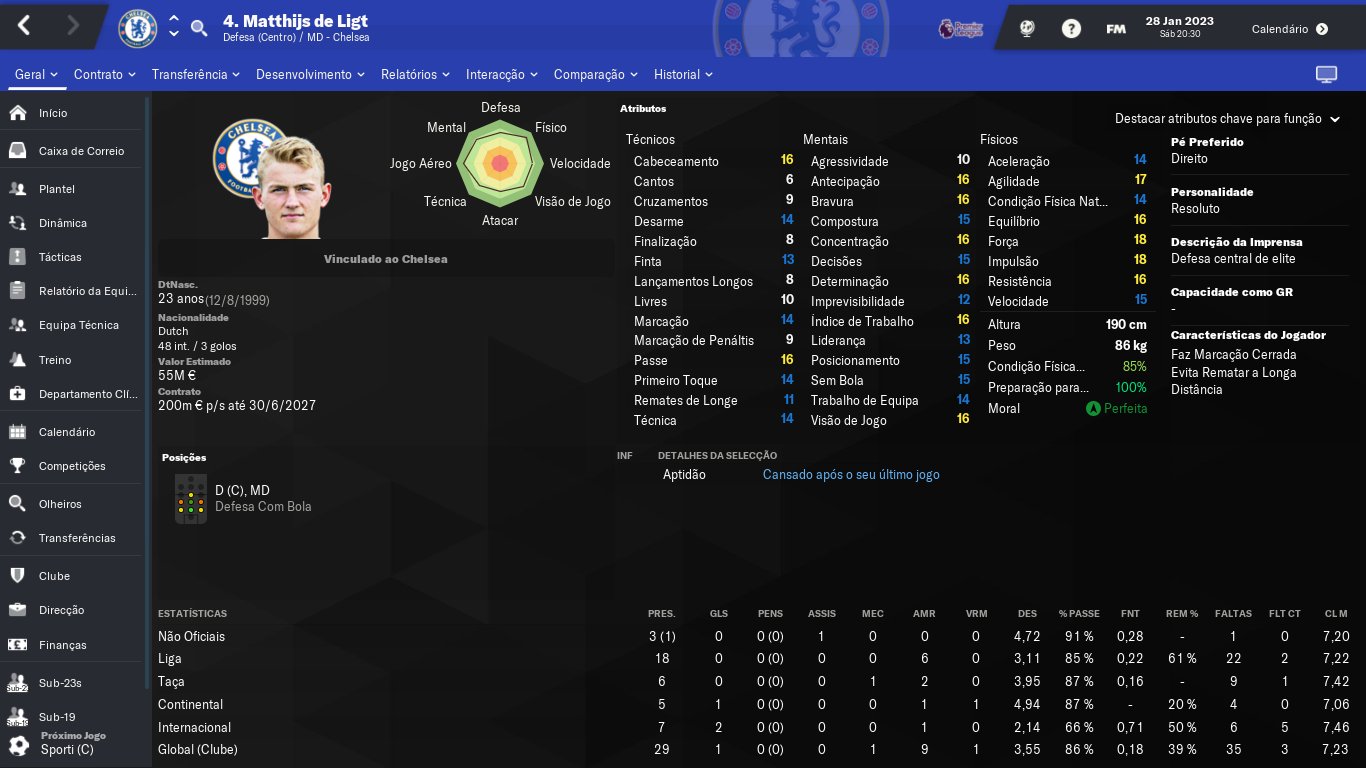Open the Historial tab
Image resolution: width=1366 pixels, height=768 pixels.
683,75
